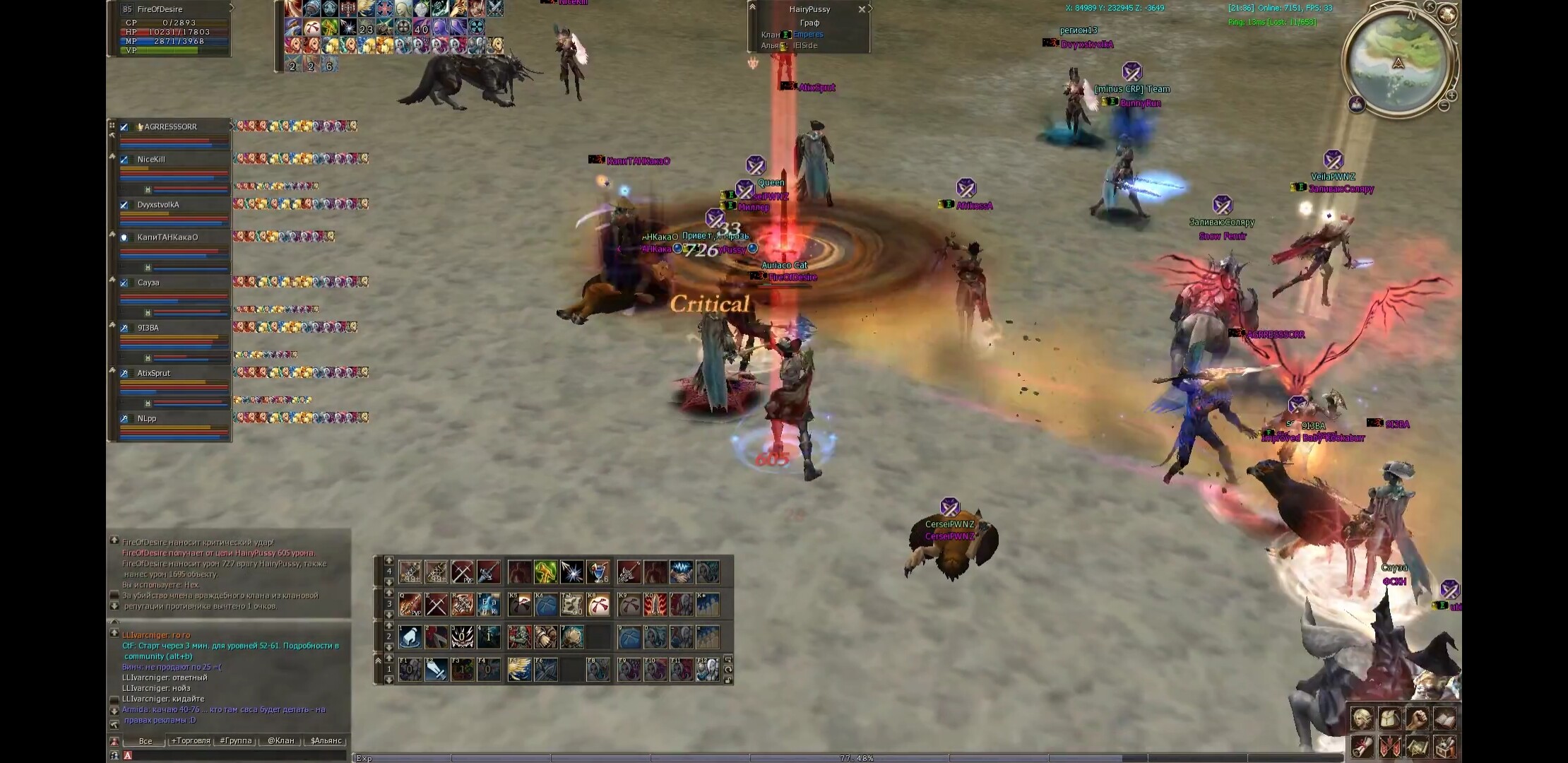Click HairyPussy's health bar in the target window
Image resolution: width=1568 pixels, height=763 pixels.
pyautogui.click(x=809, y=16)
